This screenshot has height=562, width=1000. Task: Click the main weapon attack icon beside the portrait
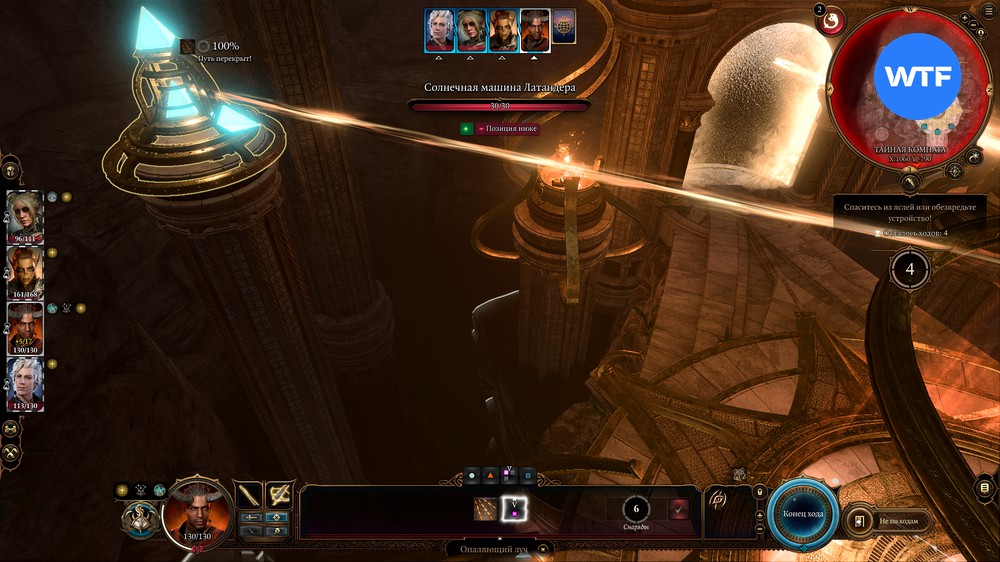point(248,494)
